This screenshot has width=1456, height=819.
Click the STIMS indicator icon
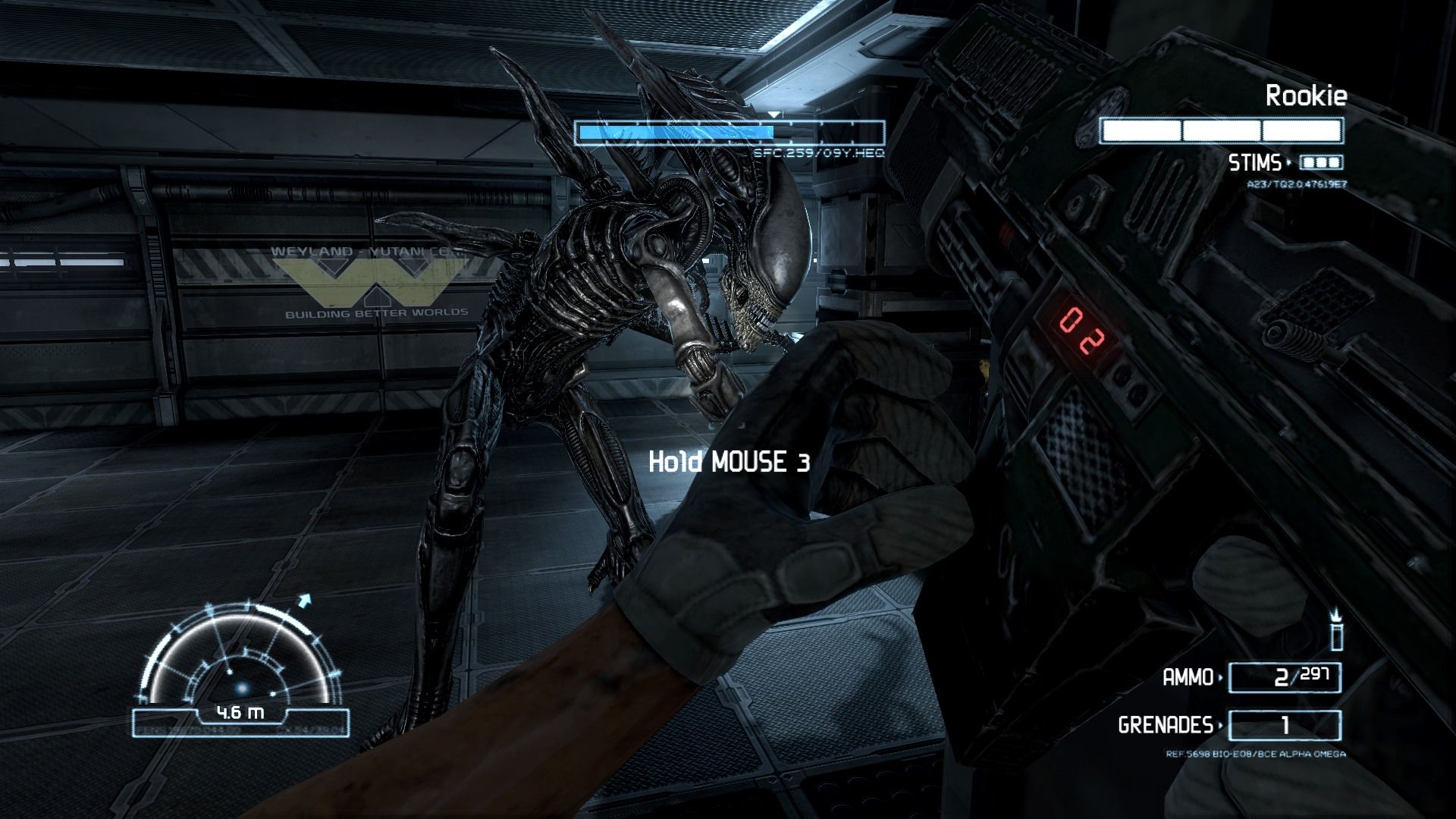click(1321, 162)
